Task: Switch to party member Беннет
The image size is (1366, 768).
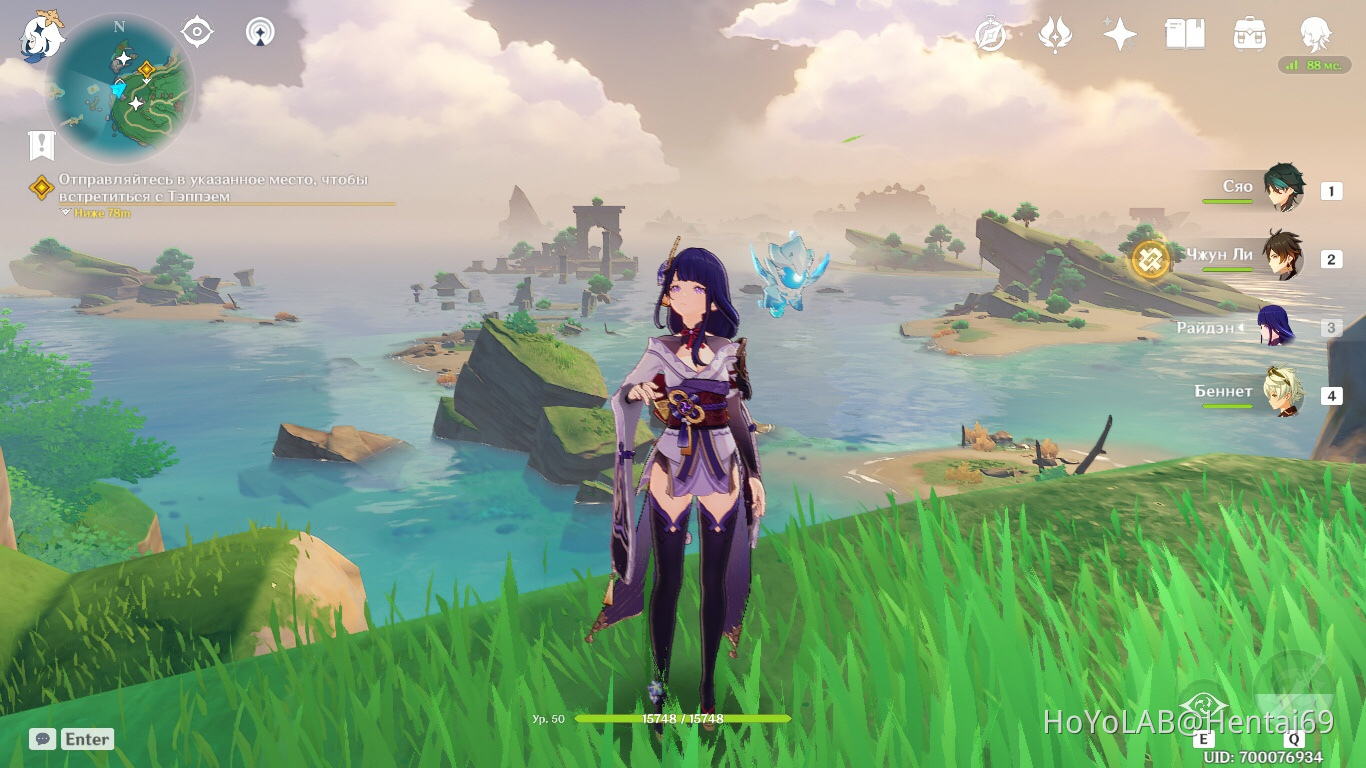Action: [1282, 393]
